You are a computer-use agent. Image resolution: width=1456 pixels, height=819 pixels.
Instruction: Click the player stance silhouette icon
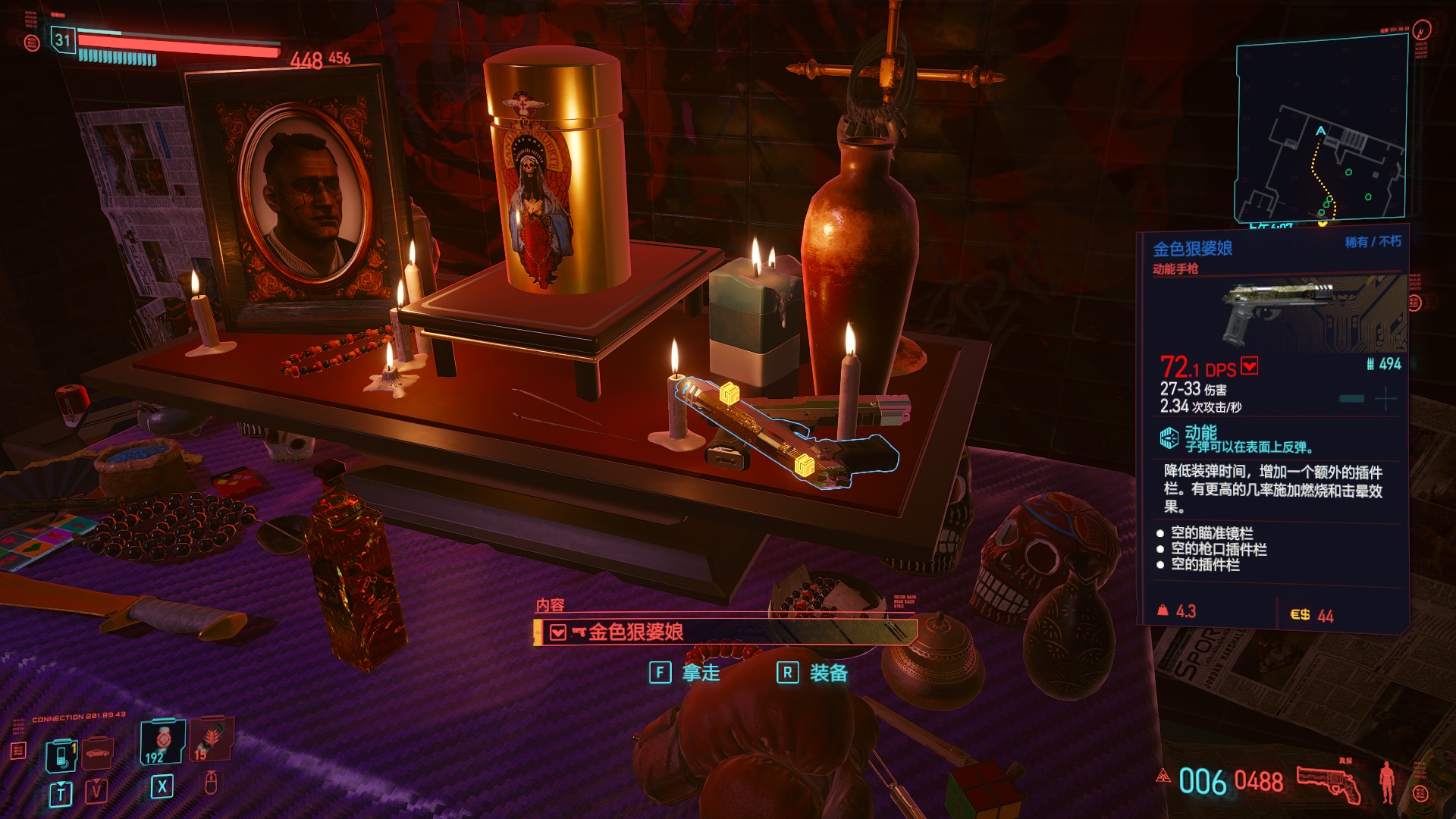[1387, 782]
